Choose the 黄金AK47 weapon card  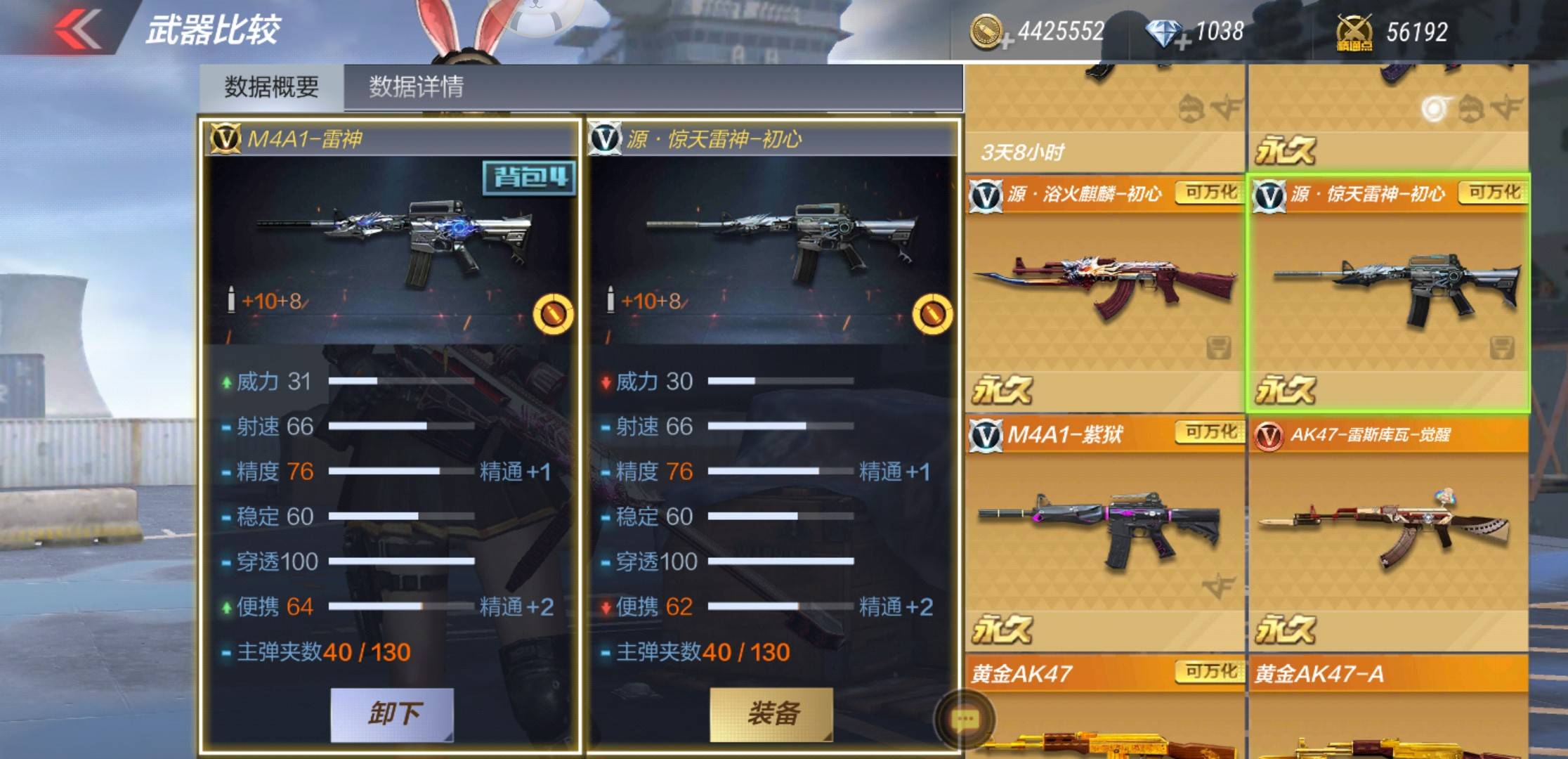(1104, 710)
